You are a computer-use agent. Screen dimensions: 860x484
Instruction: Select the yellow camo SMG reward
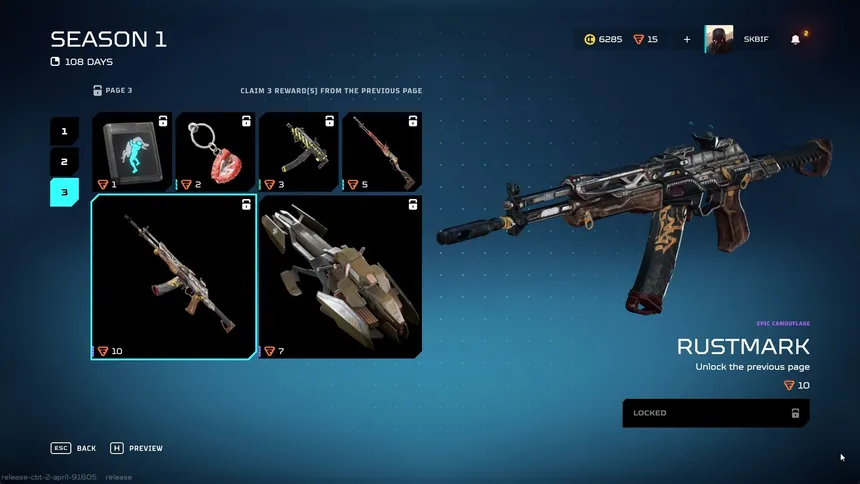click(298, 151)
